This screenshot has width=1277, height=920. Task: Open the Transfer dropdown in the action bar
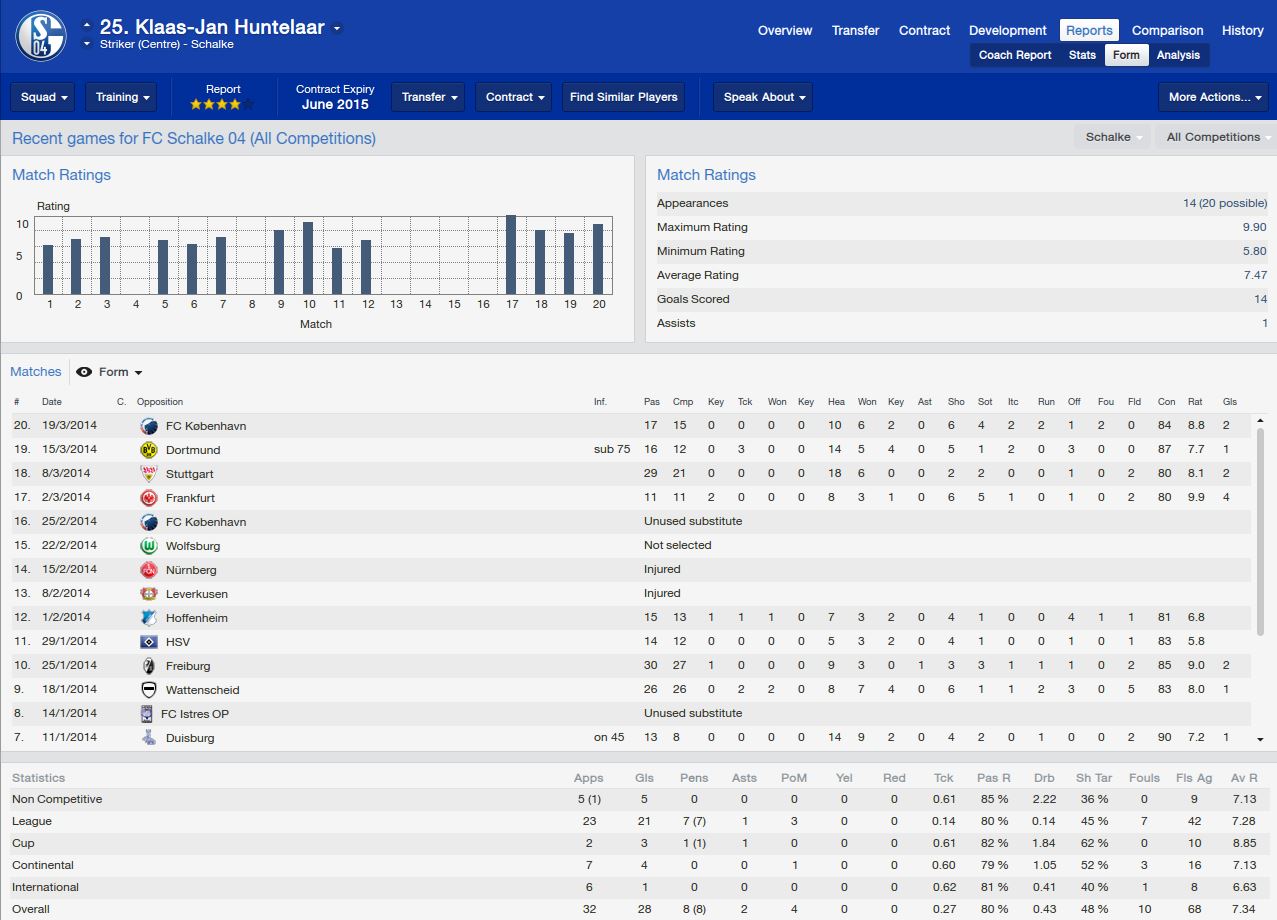[x=430, y=97]
